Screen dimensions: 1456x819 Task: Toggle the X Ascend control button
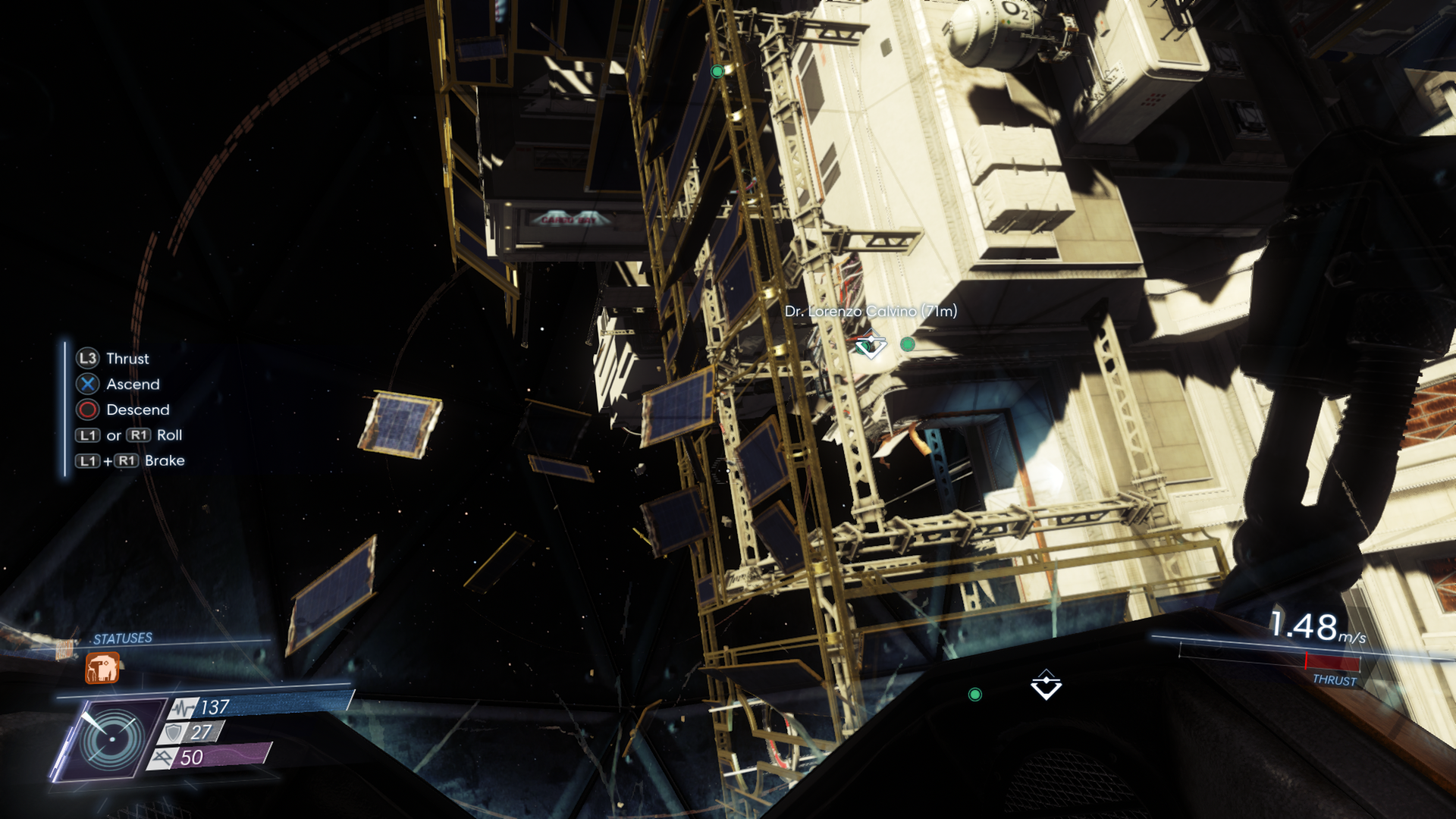coord(86,384)
